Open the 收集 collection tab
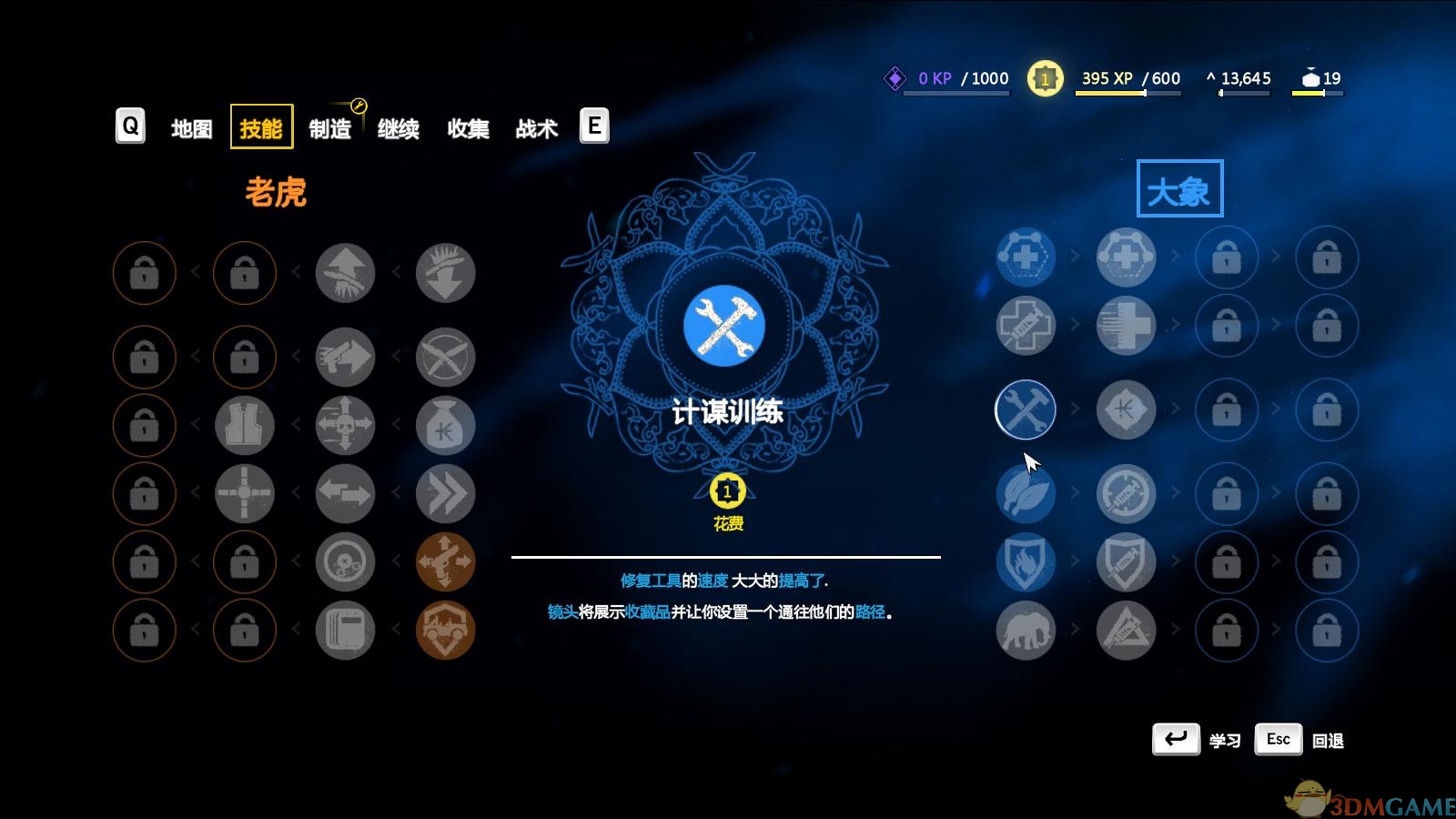 pyautogui.click(x=468, y=127)
